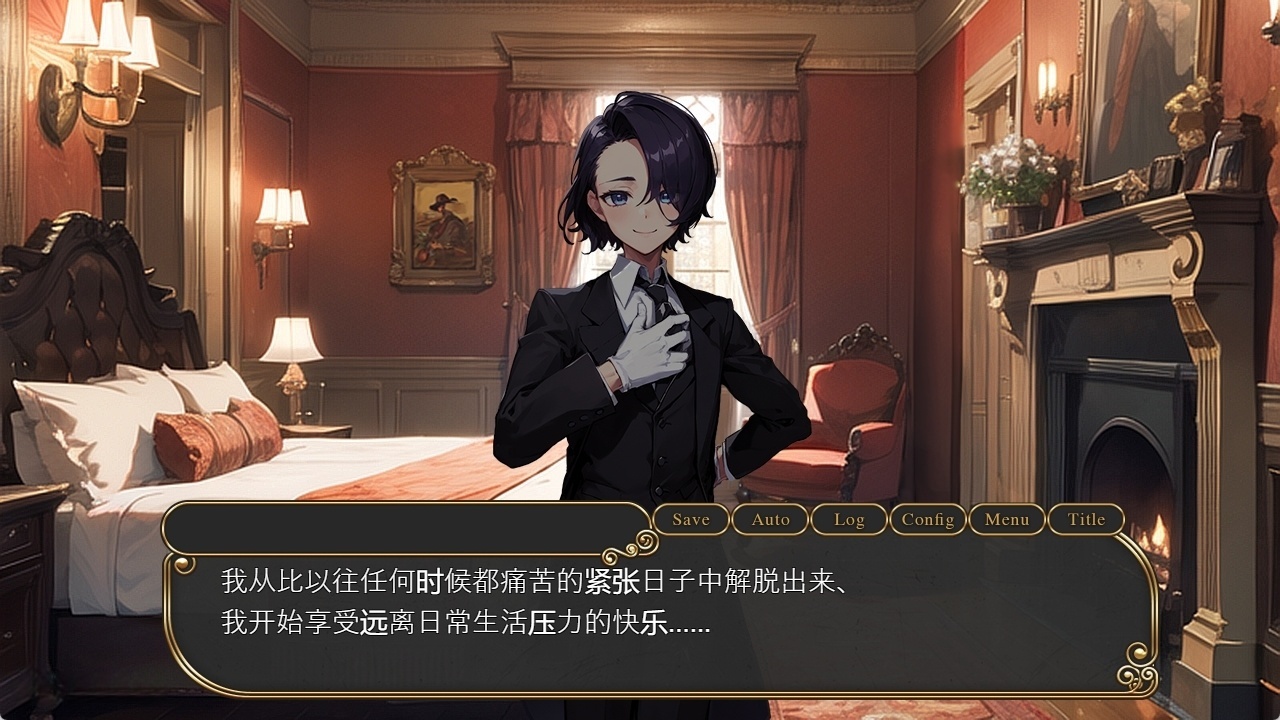Open the Menu panel
The height and width of the screenshot is (720, 1280).
(1008, 520)
